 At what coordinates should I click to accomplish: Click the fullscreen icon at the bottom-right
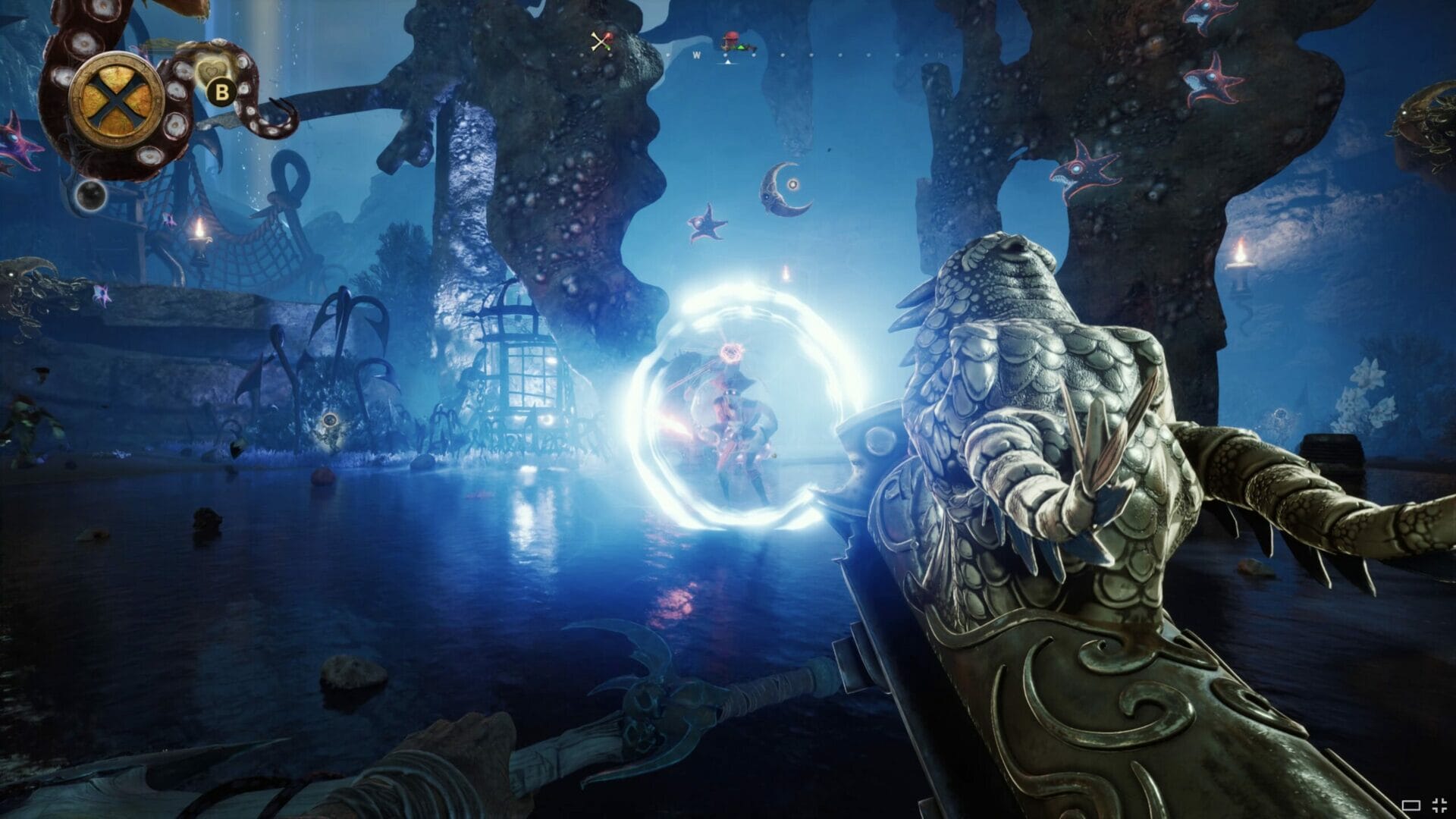click(1439, 805)
